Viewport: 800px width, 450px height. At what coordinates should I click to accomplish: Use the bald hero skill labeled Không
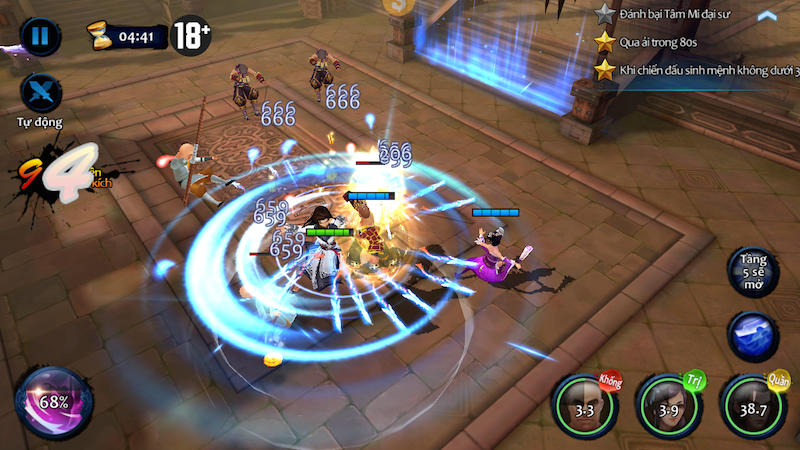(x=585, y=408)
